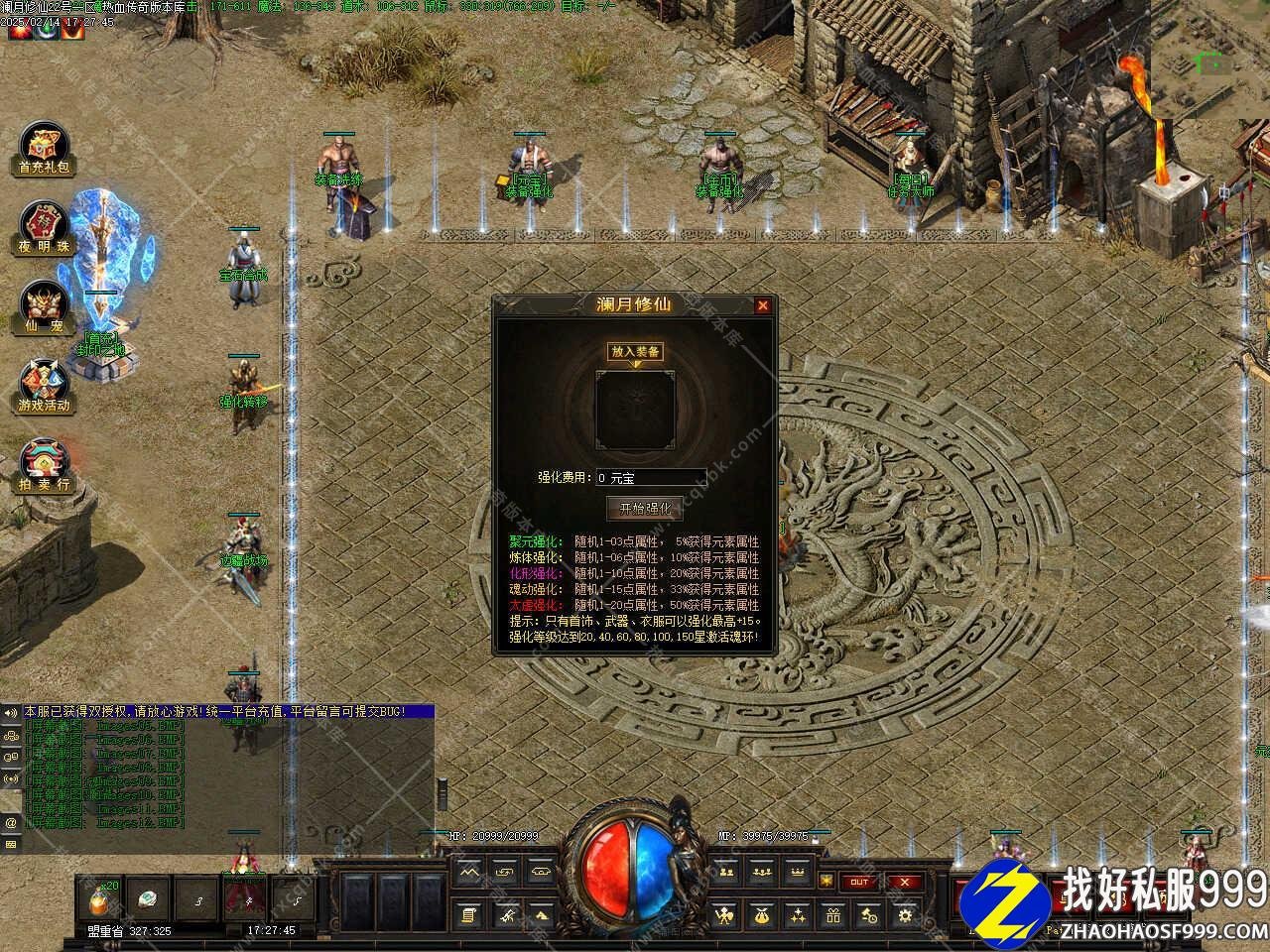Image resolution: width=1270 pixels, height=952 pixels.
Task: Click the red X button on bottom bar
Action: 904,882
